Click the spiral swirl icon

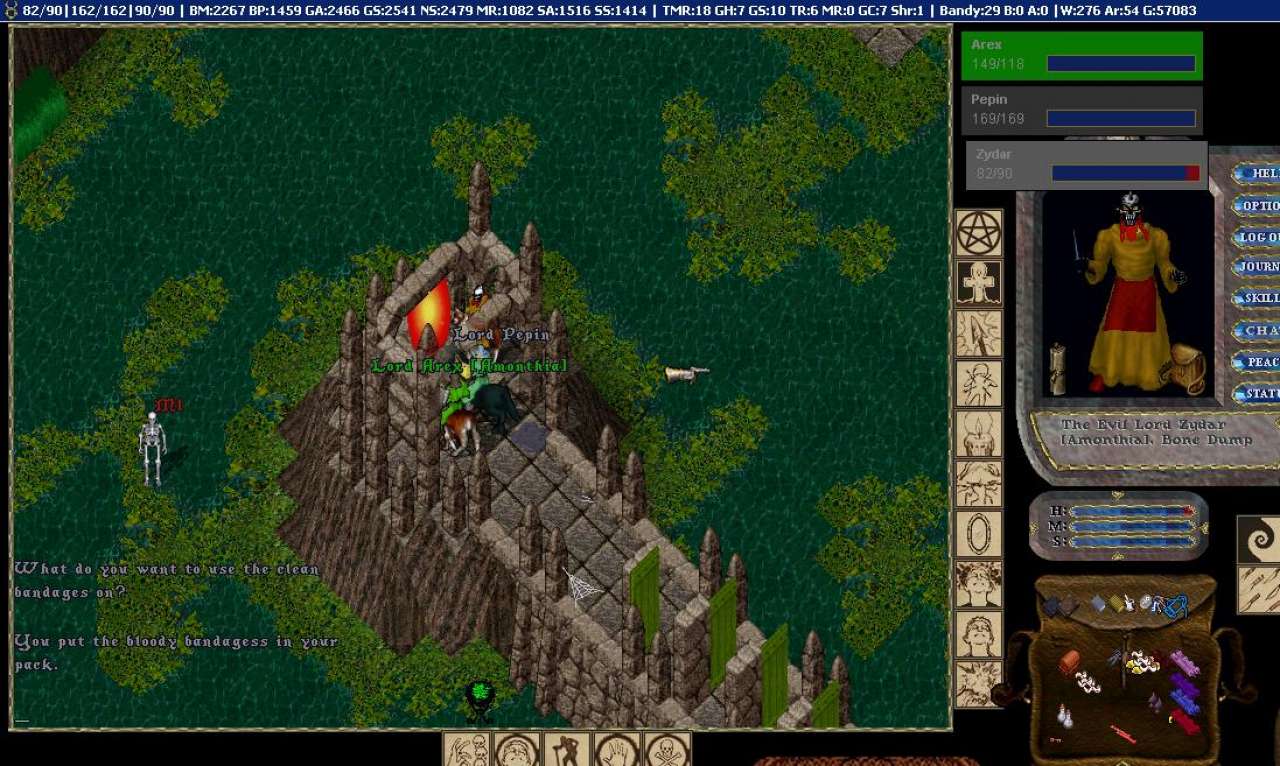click(x=1259, y=540)
